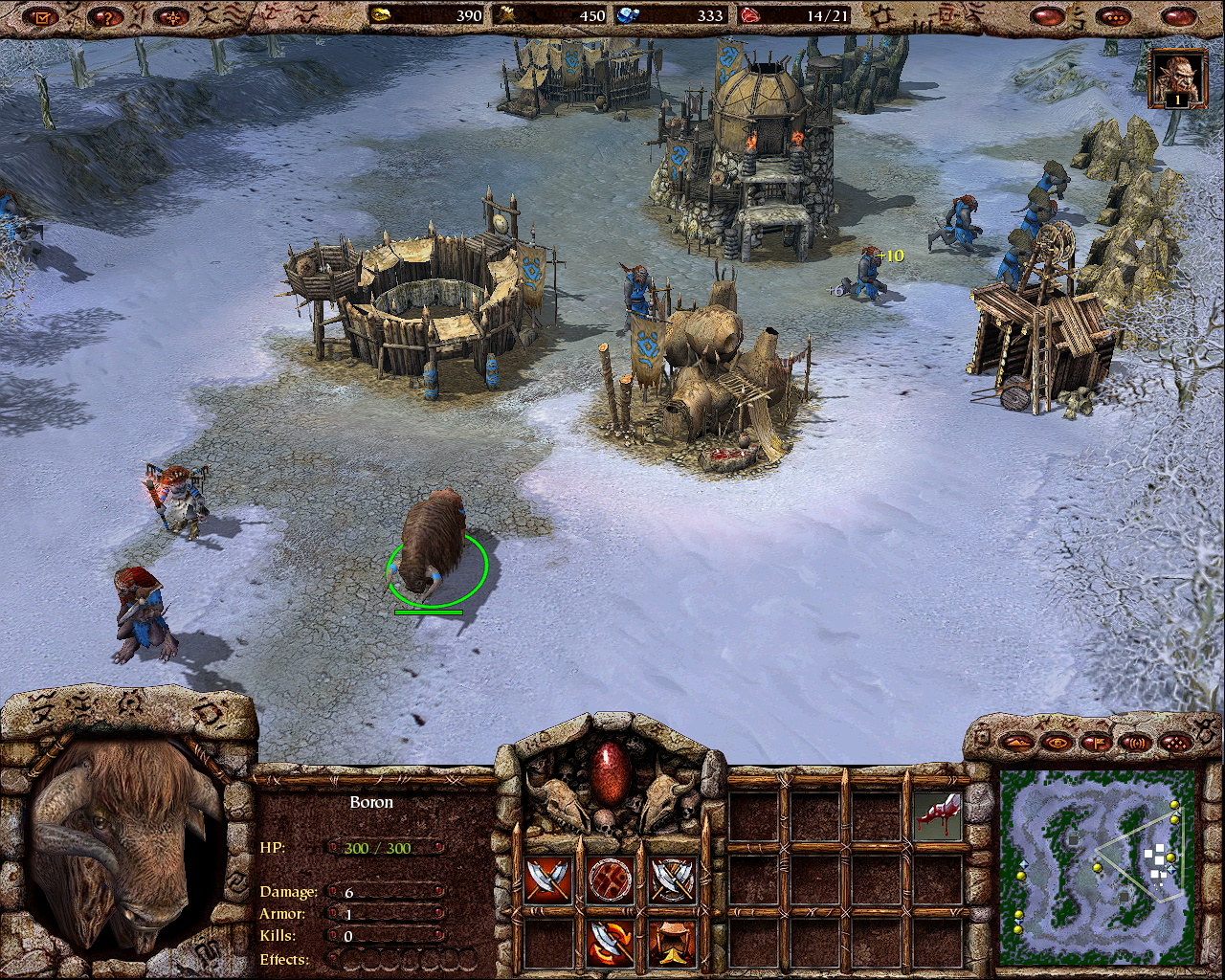This screenshot has width=1225, height=980.
Task: Toggle the minimap eye visibility button
Action: tap(1057, 742)
